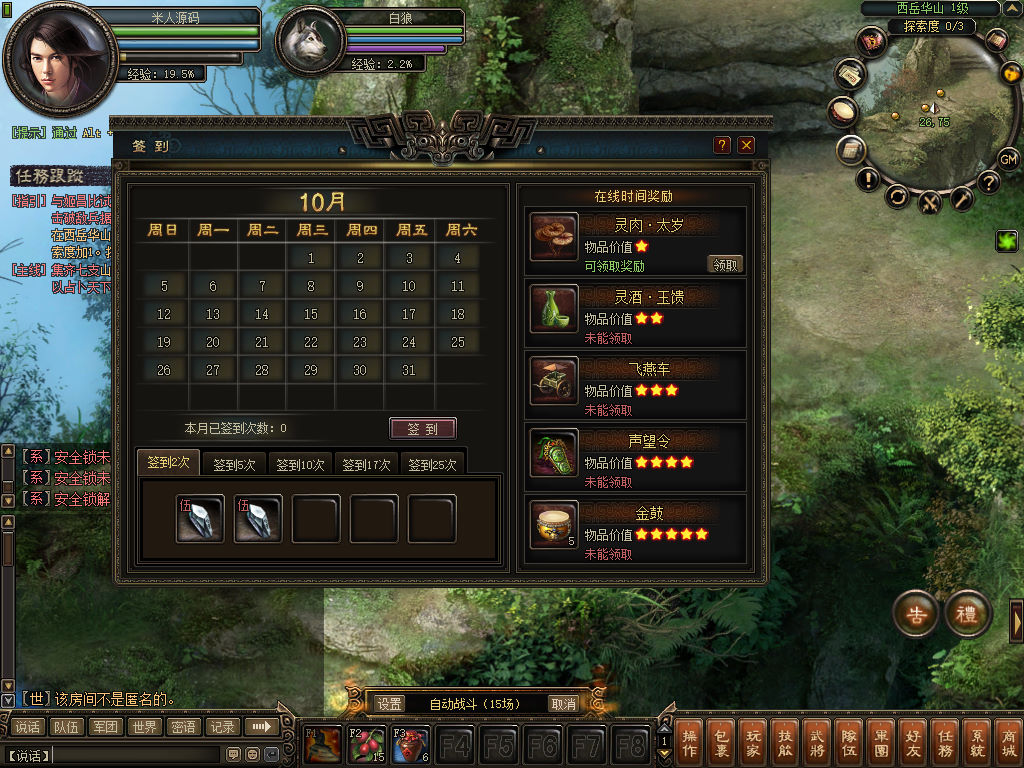Open the sign-in window's help button
This screenshot has height=768, width=1024.
(x=722, y=145)
